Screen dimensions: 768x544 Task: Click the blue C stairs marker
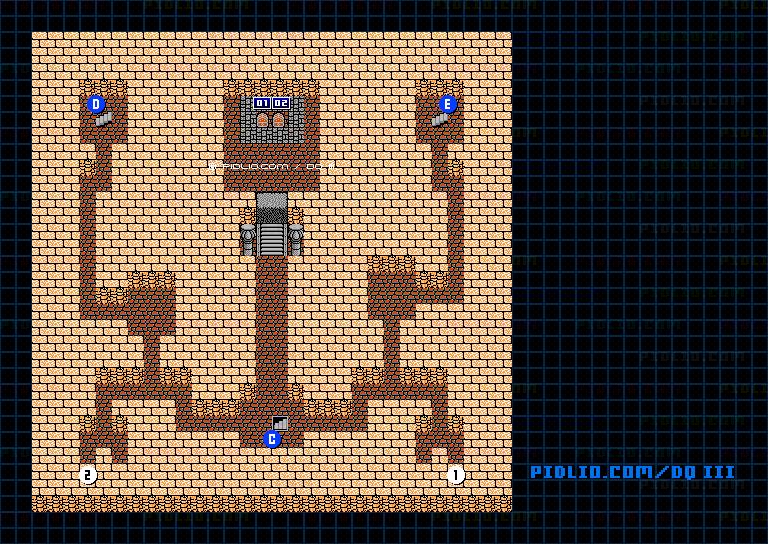[272, 439]
